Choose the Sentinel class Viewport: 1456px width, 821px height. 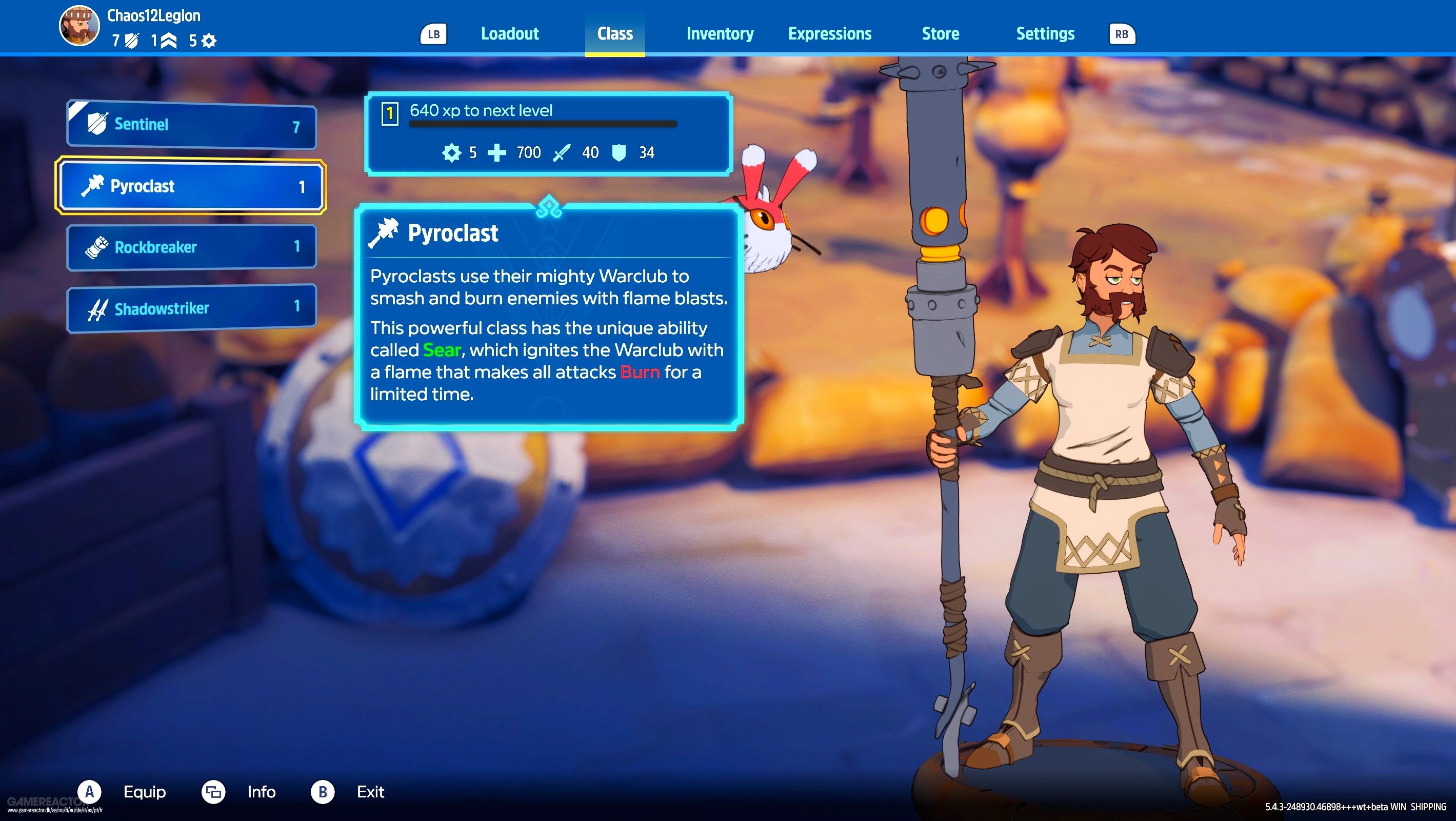point(191,125)
